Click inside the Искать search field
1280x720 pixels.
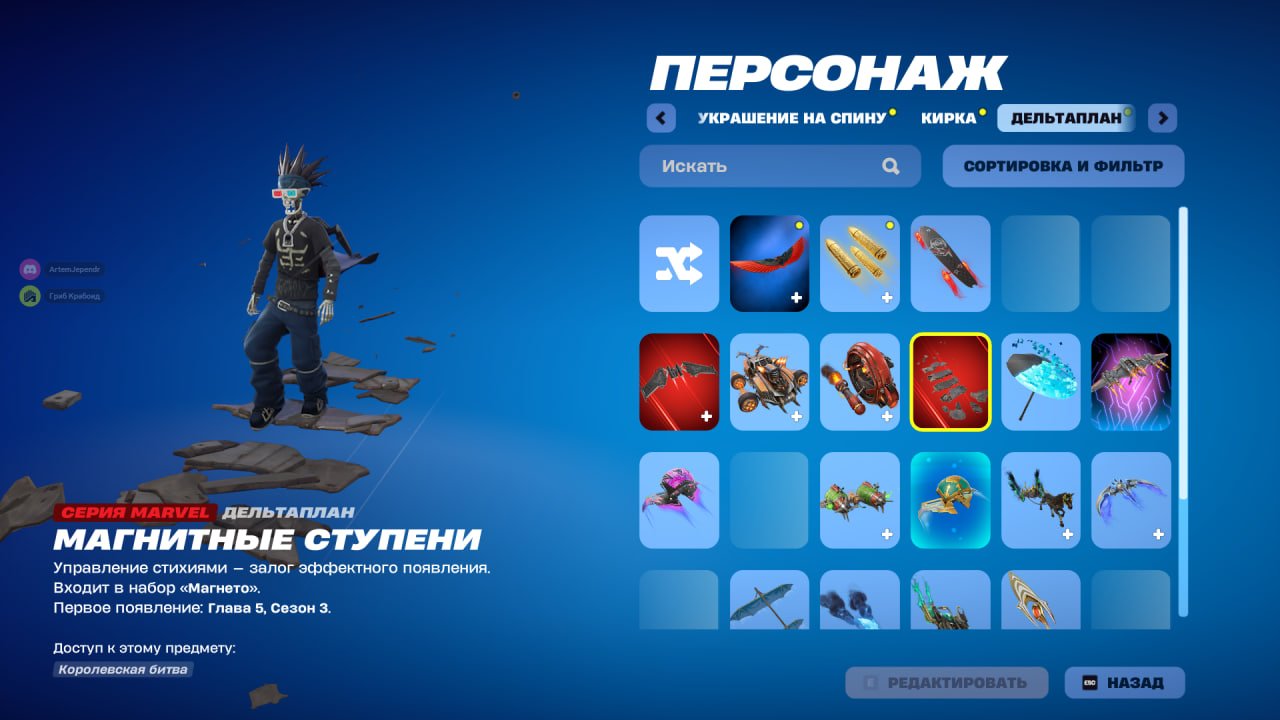760,166
